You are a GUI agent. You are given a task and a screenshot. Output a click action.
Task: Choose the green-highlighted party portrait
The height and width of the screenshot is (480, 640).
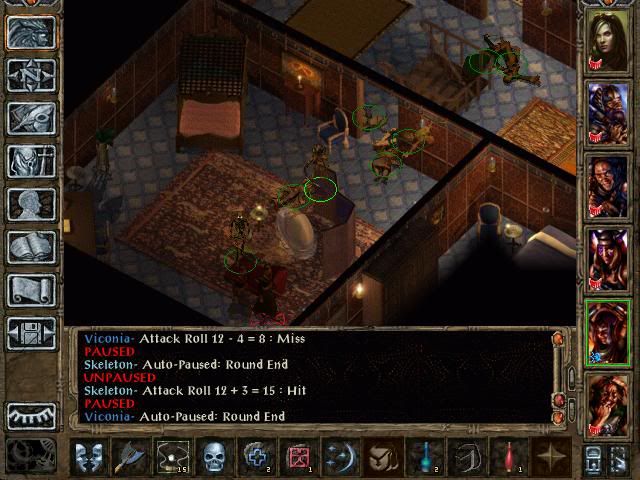(608, 328)
